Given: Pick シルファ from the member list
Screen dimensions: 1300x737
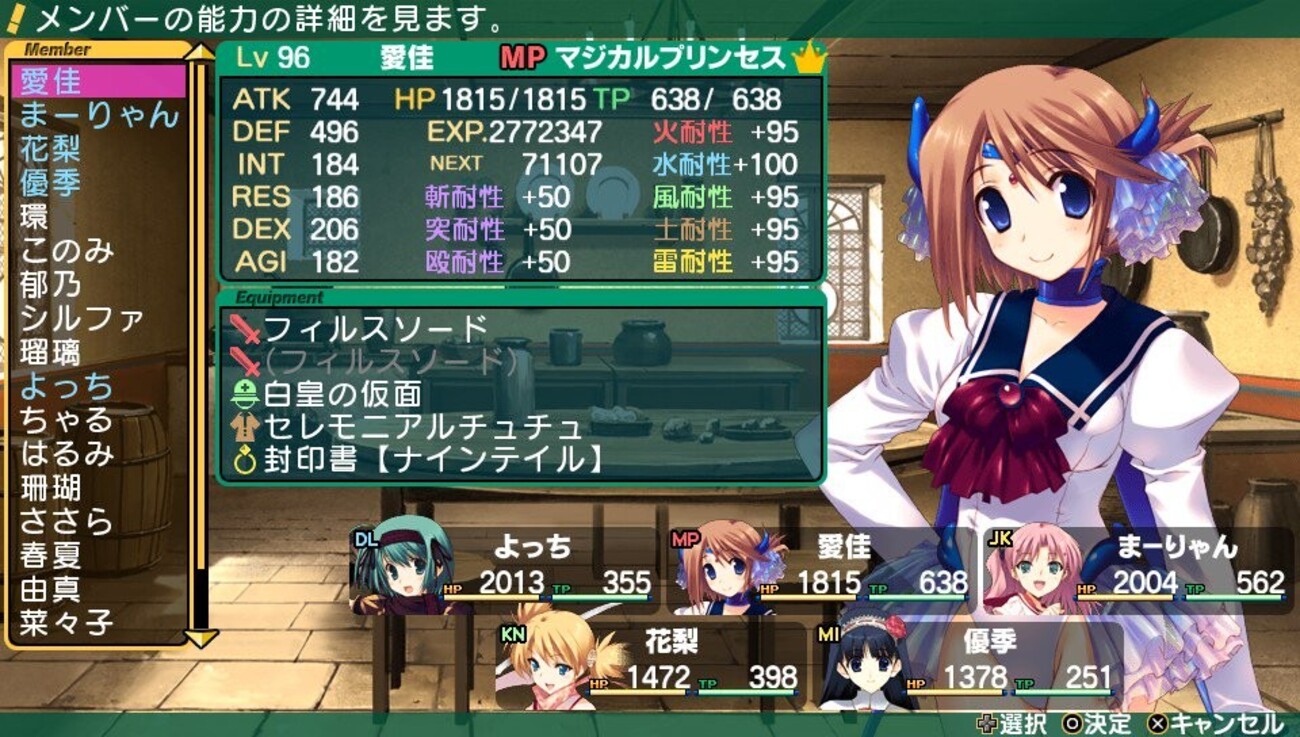Looking at the screenshot, I should click(x=82, y=319).
